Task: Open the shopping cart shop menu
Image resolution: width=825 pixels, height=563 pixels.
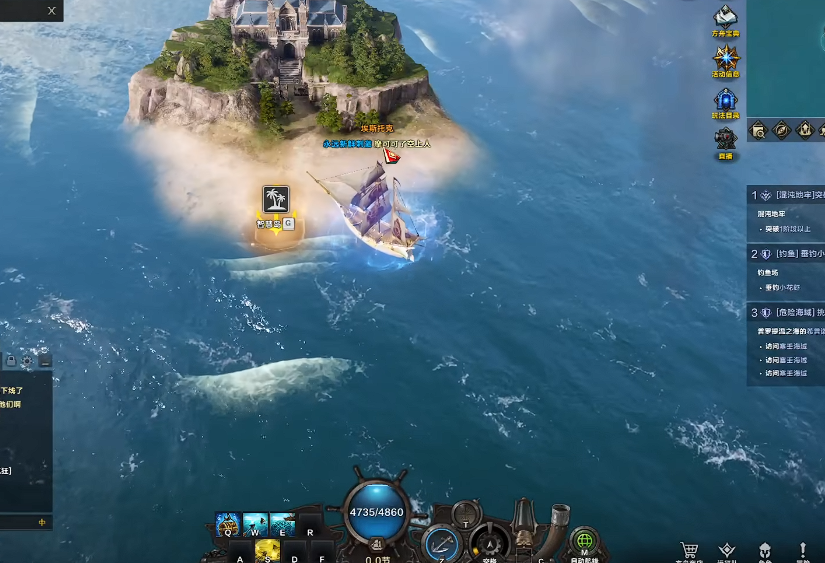Action: click(x=689, y=550)
